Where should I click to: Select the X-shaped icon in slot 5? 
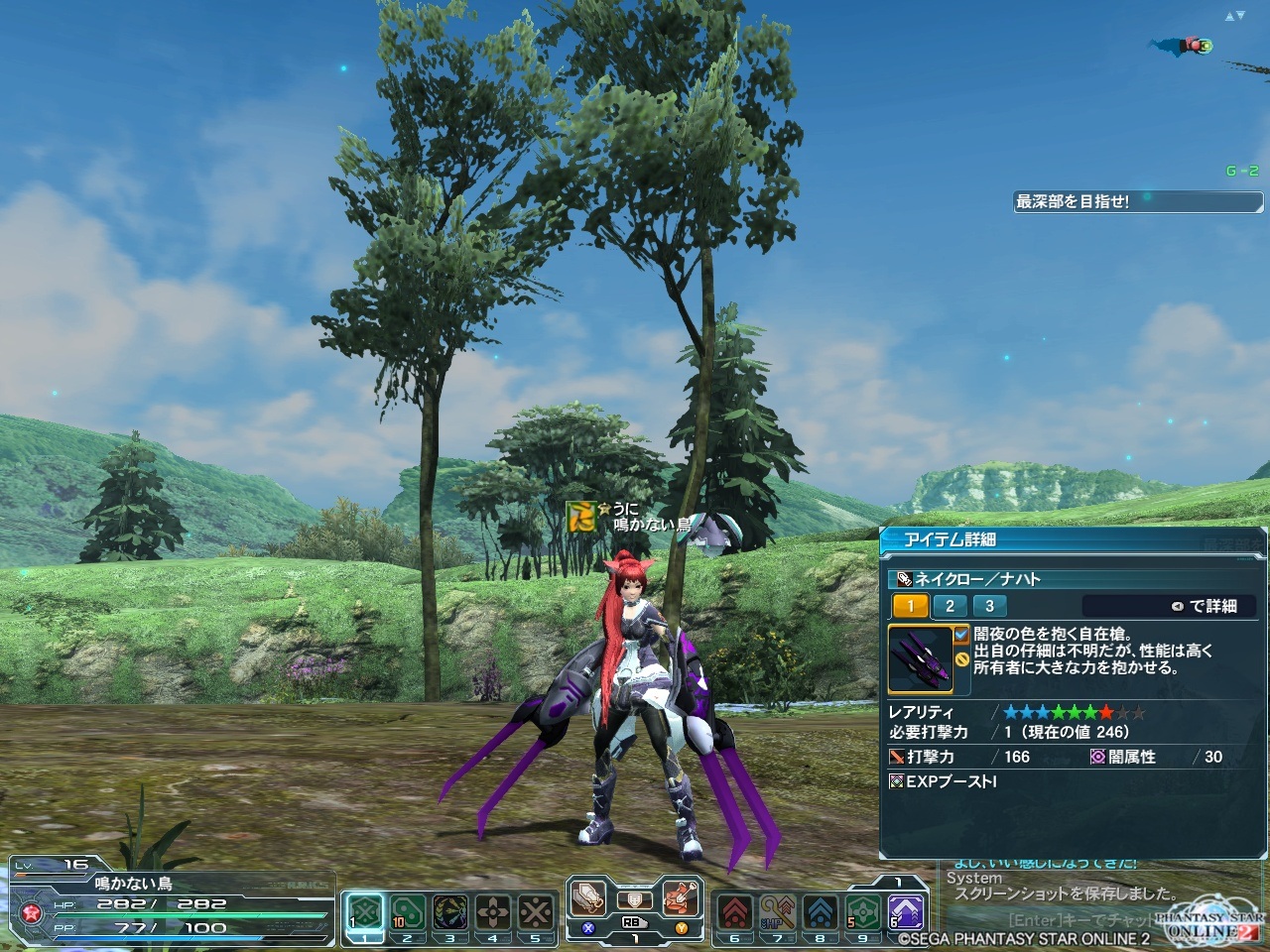tap(536, 912)
